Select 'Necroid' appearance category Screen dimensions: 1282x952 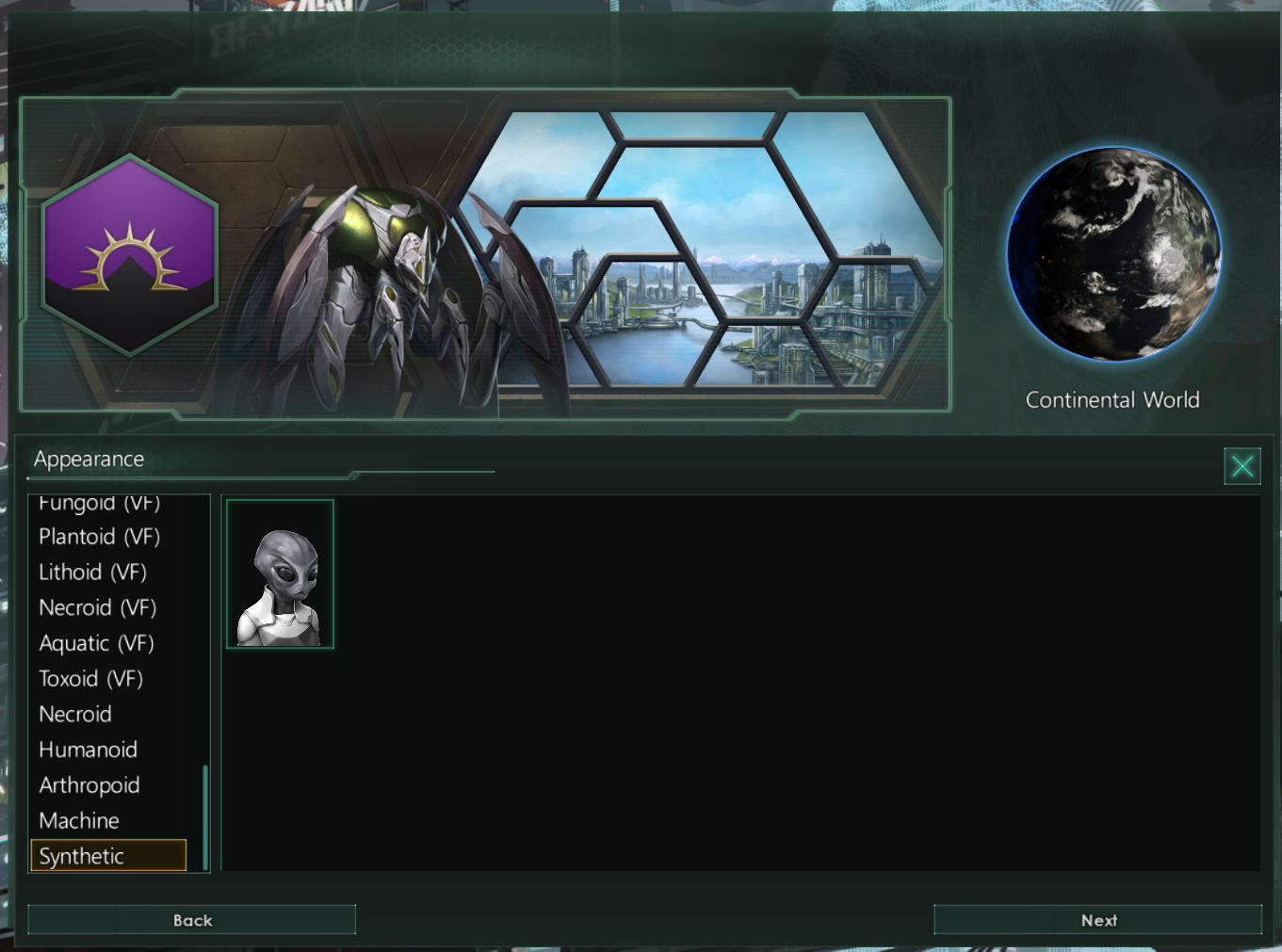(x=75, y=714)
